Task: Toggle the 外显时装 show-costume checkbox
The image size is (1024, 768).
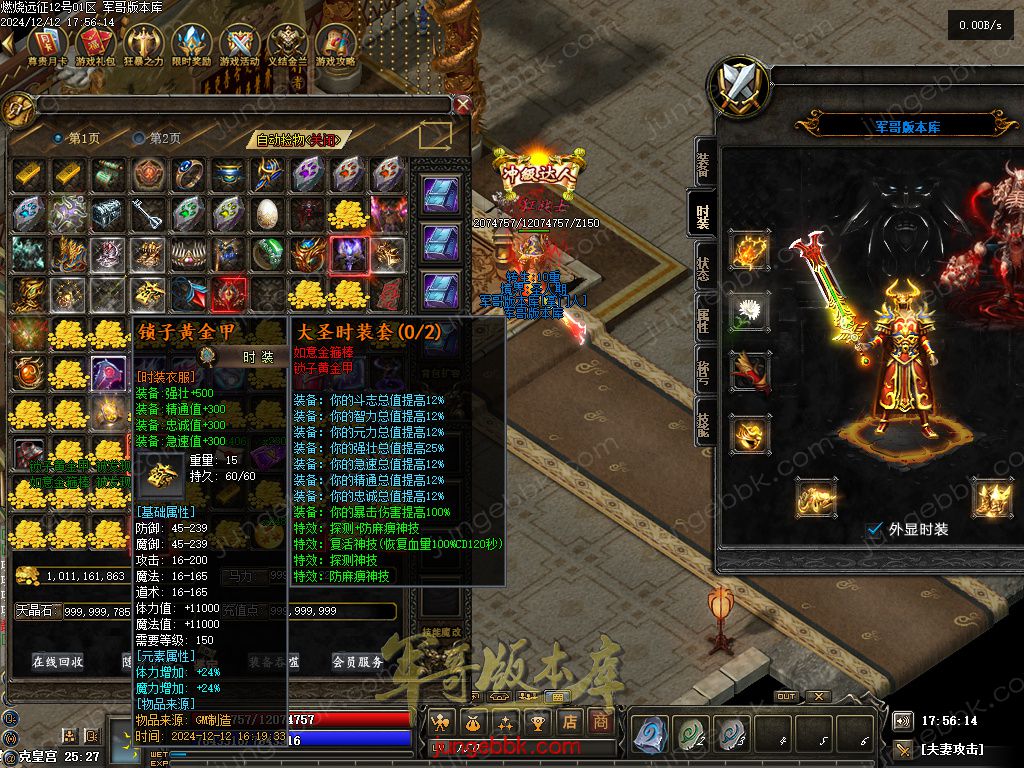Action: click(876, 529)
